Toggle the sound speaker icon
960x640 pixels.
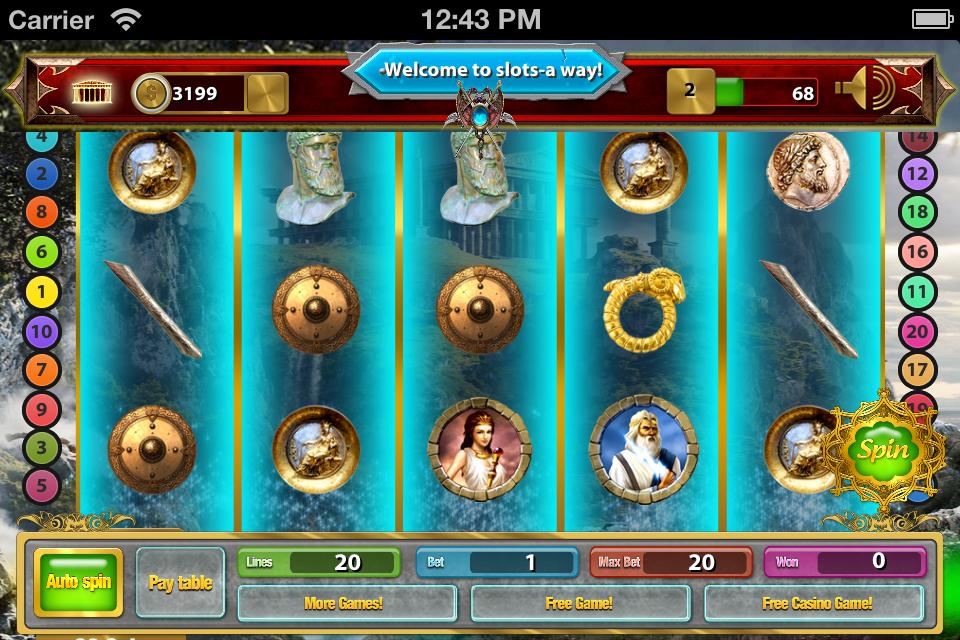pyautogui.click(x=867, y=92)
